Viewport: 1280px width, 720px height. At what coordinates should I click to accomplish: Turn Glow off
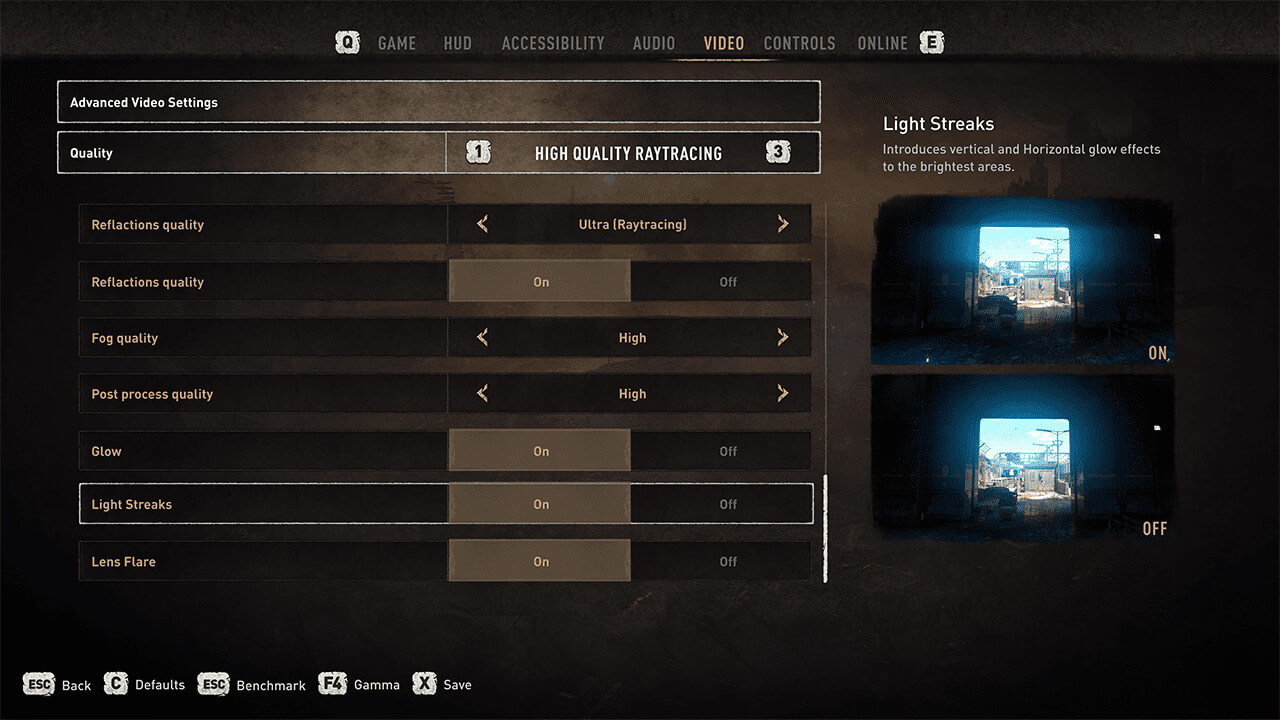click(727, 451)
